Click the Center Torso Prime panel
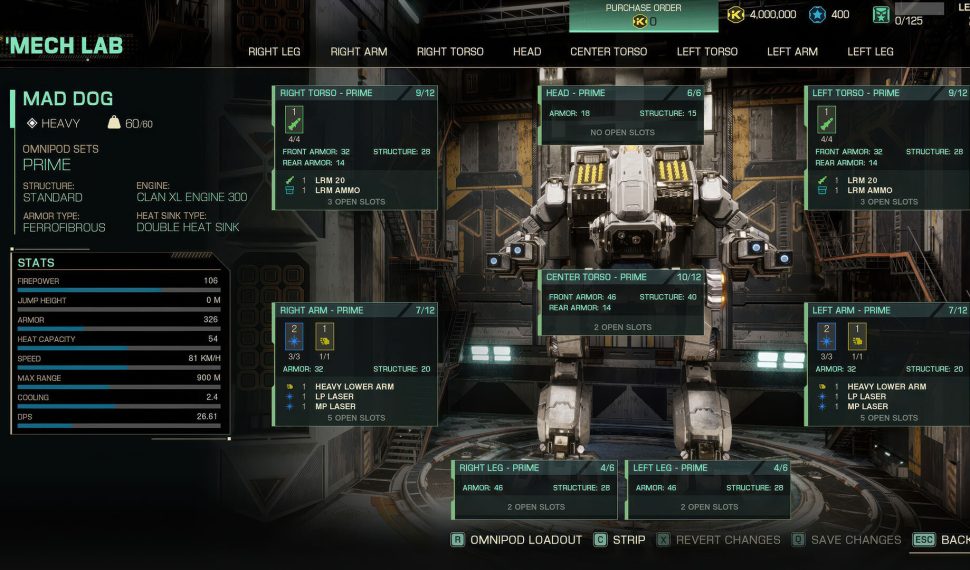The width and height of the screenshot is (970, 570). pos(622,302)
